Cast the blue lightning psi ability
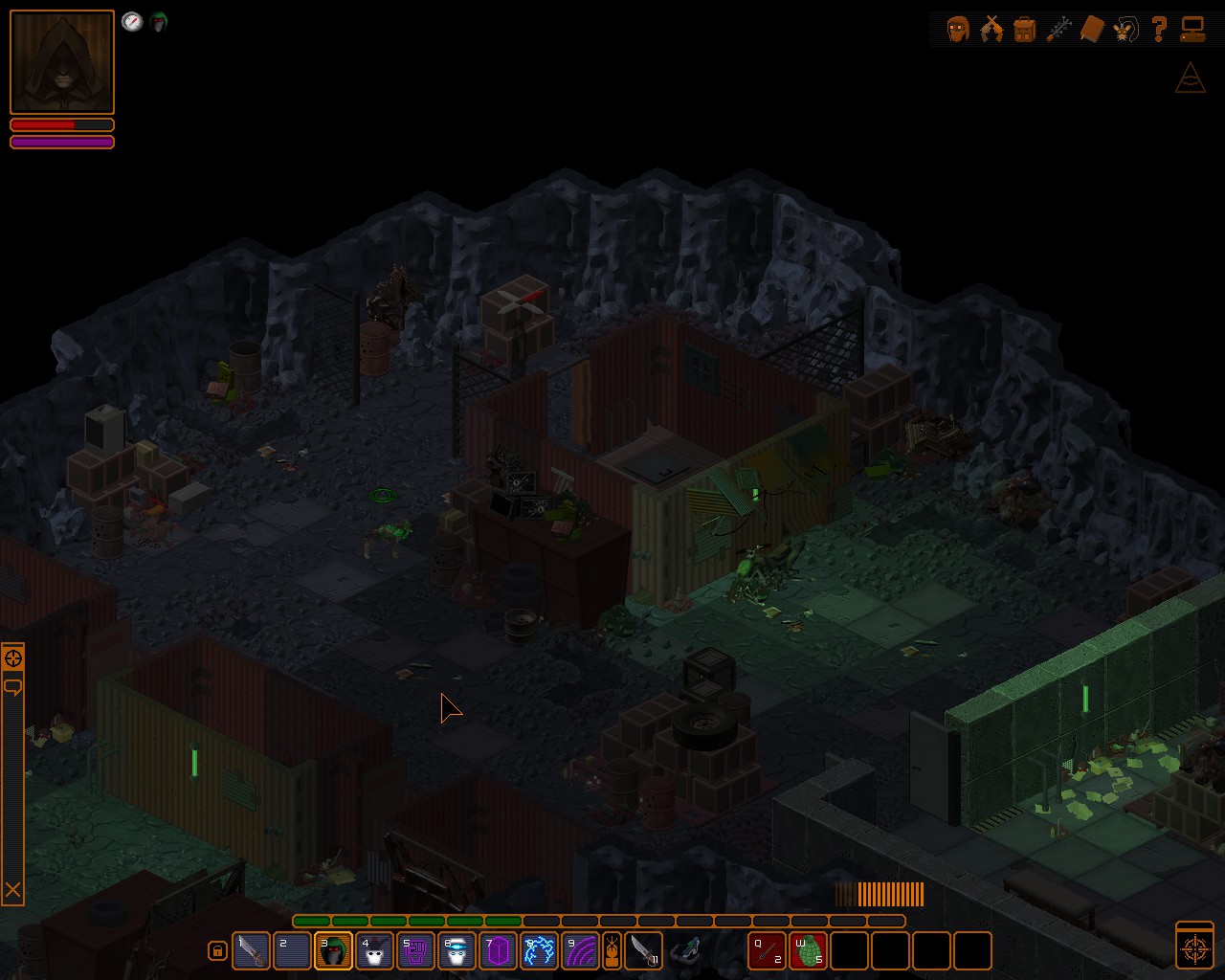The height and width of the screenshot is (980, 1225). click(x=539, y=950)
